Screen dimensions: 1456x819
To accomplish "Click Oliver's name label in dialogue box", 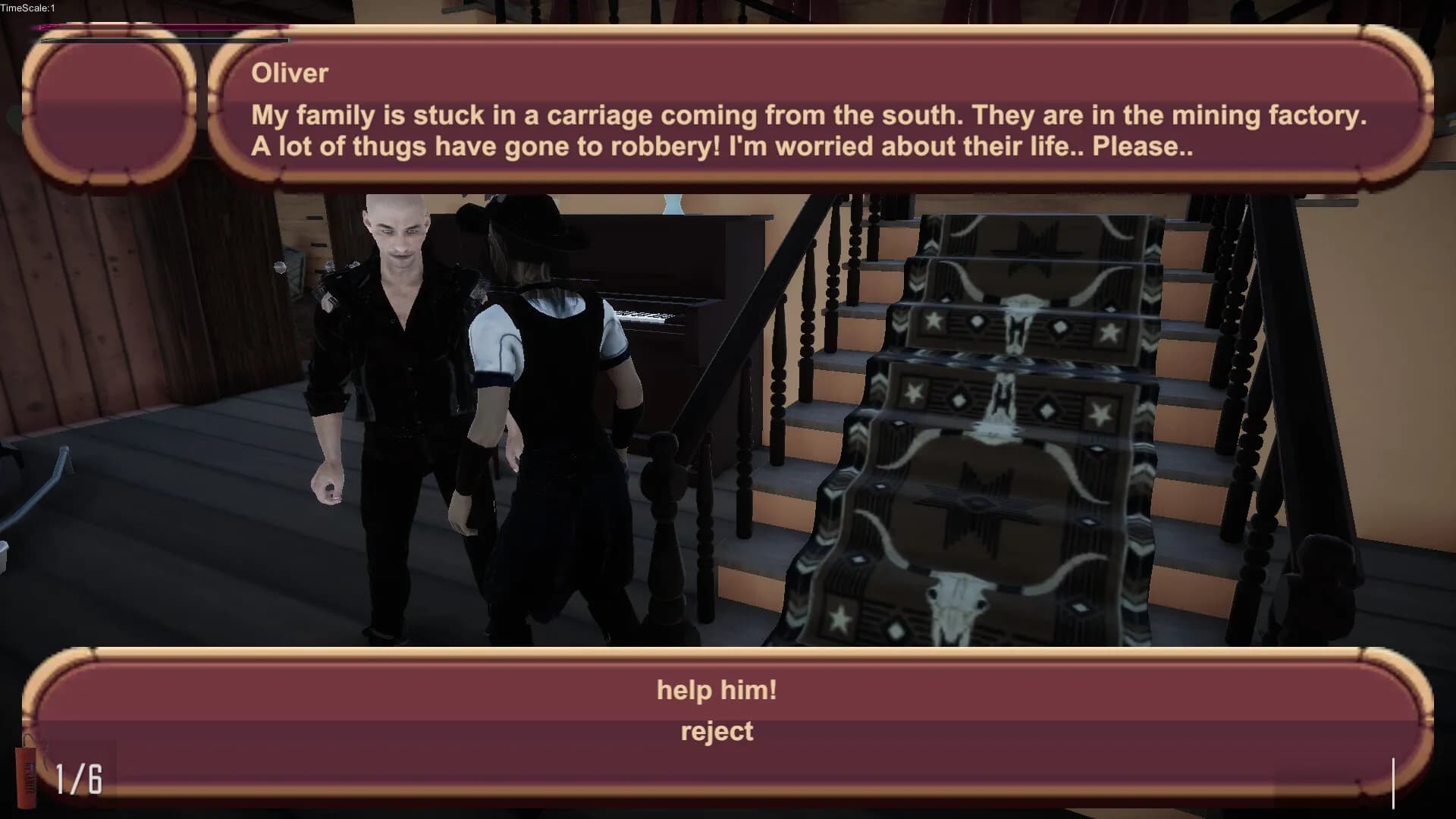I will click(289, 74).
